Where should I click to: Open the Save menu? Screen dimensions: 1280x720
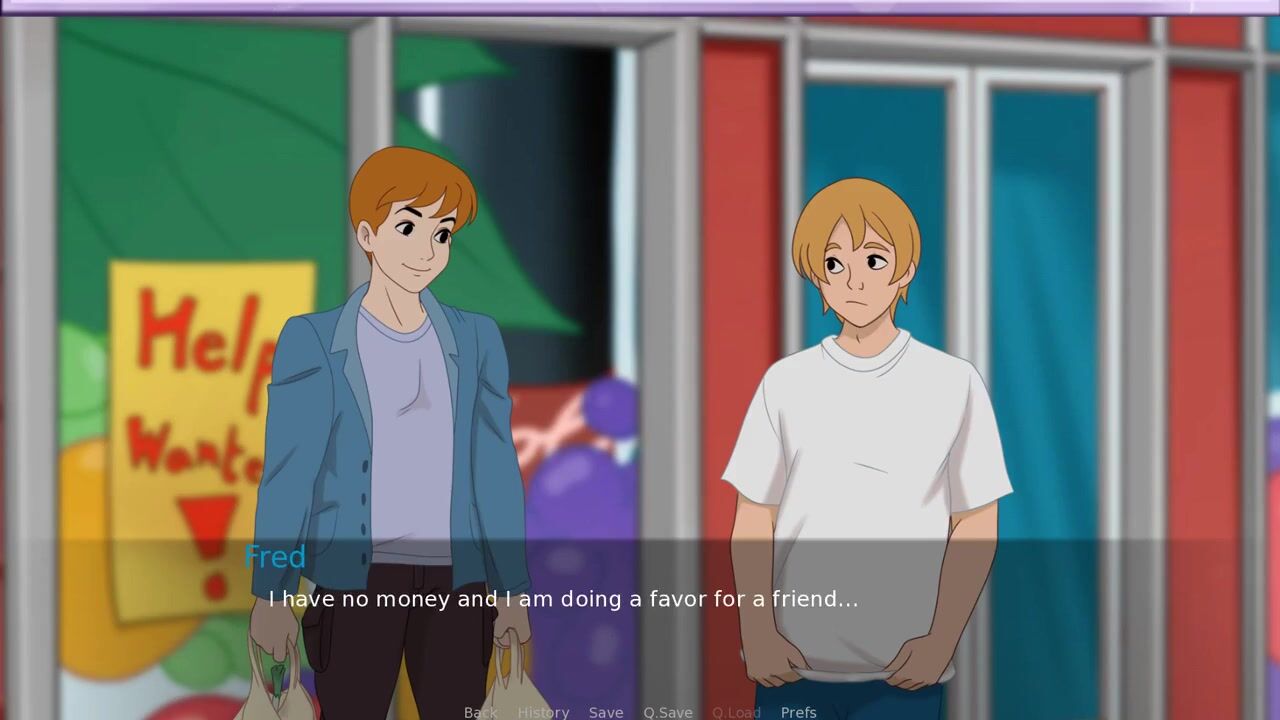606,712
